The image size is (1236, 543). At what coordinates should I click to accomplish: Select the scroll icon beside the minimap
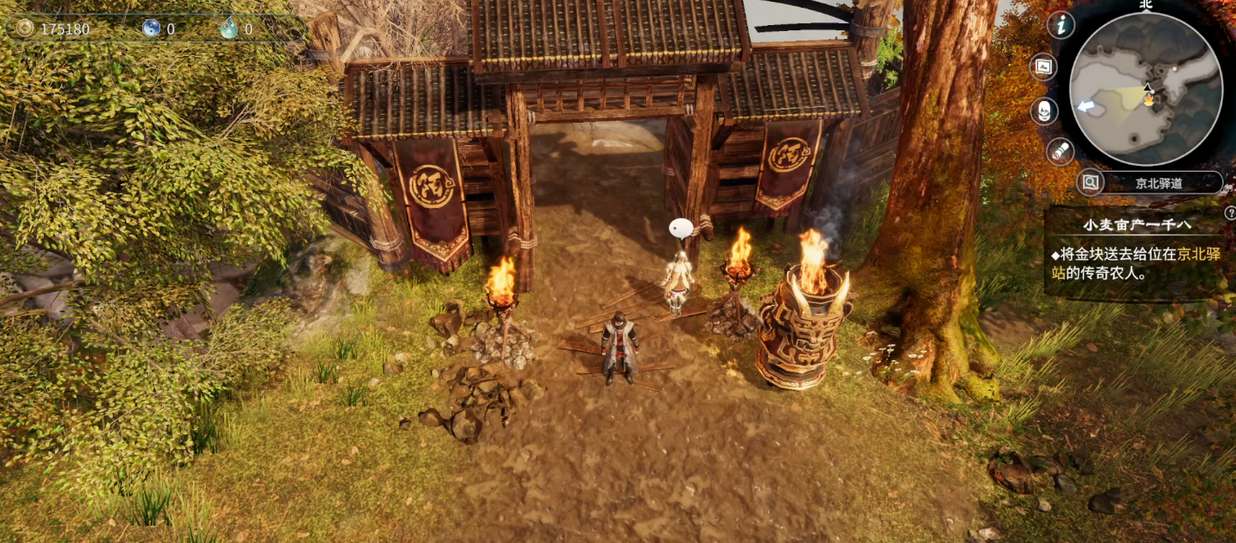1061,151
